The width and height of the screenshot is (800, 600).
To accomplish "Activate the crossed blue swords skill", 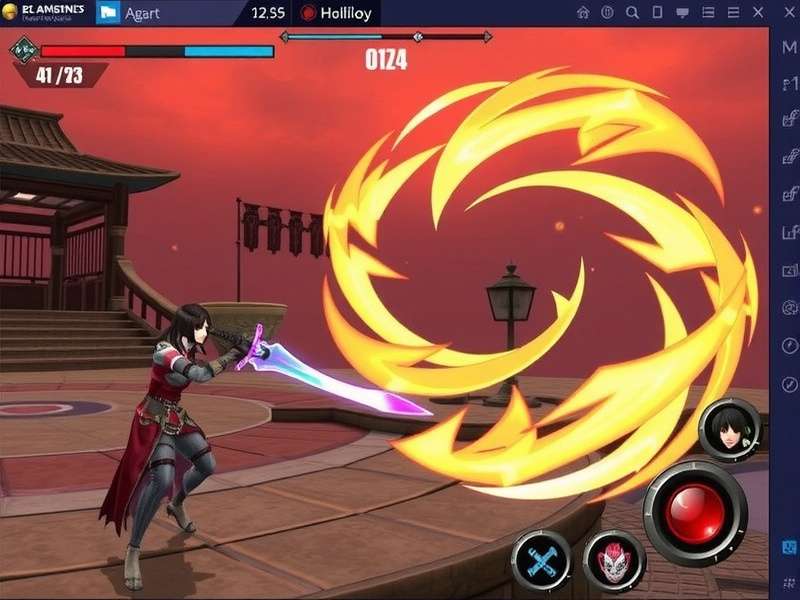I will 541,560.
